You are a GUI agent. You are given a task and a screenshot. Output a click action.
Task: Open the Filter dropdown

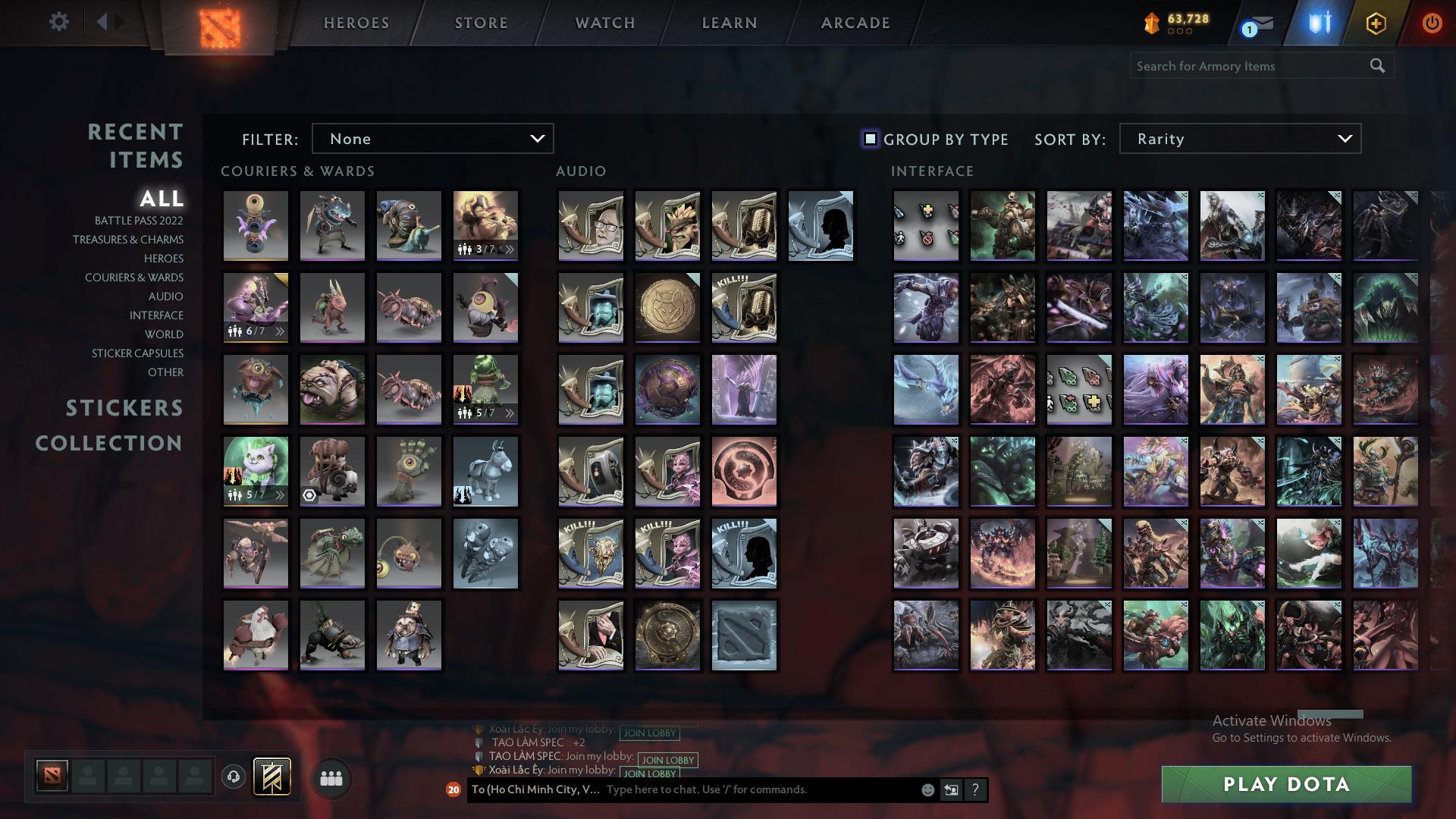click(x=432, y=139)
